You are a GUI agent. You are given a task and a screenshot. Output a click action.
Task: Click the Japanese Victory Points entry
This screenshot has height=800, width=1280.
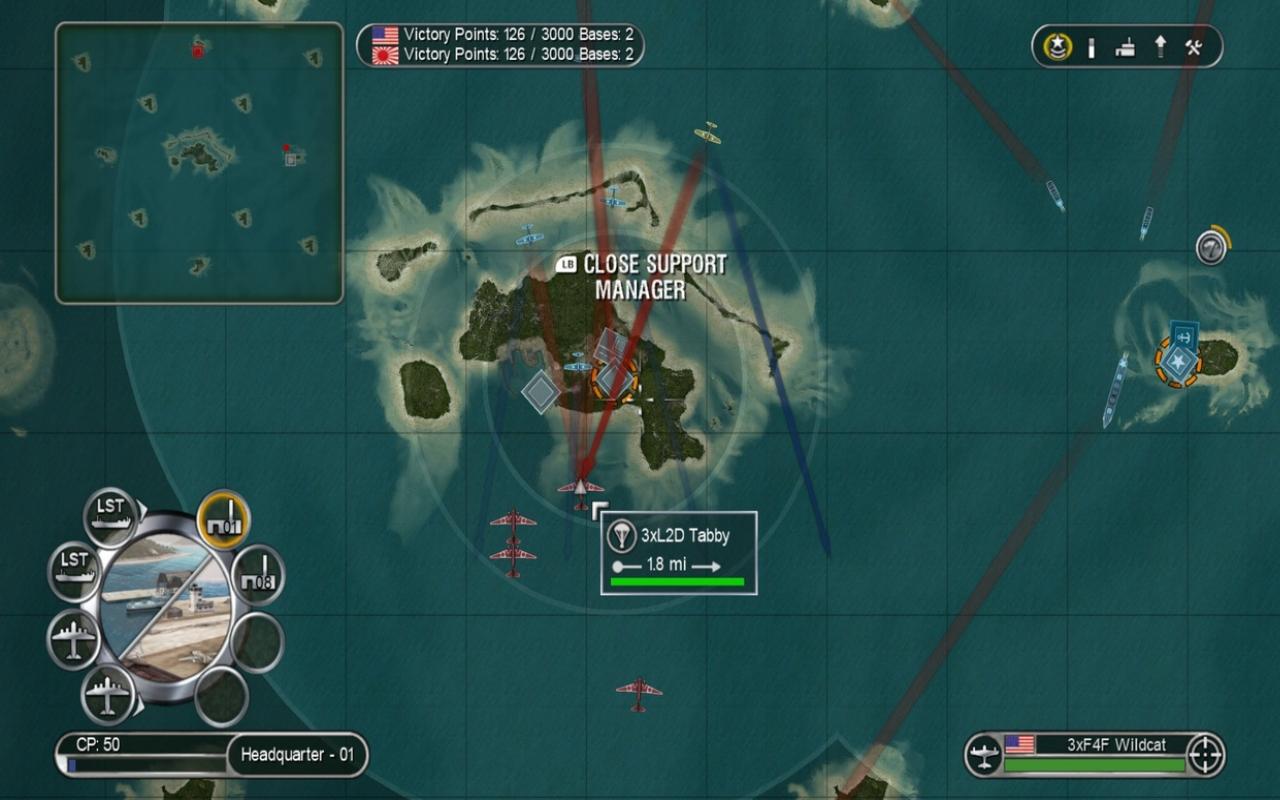click(x=498, y=55)
